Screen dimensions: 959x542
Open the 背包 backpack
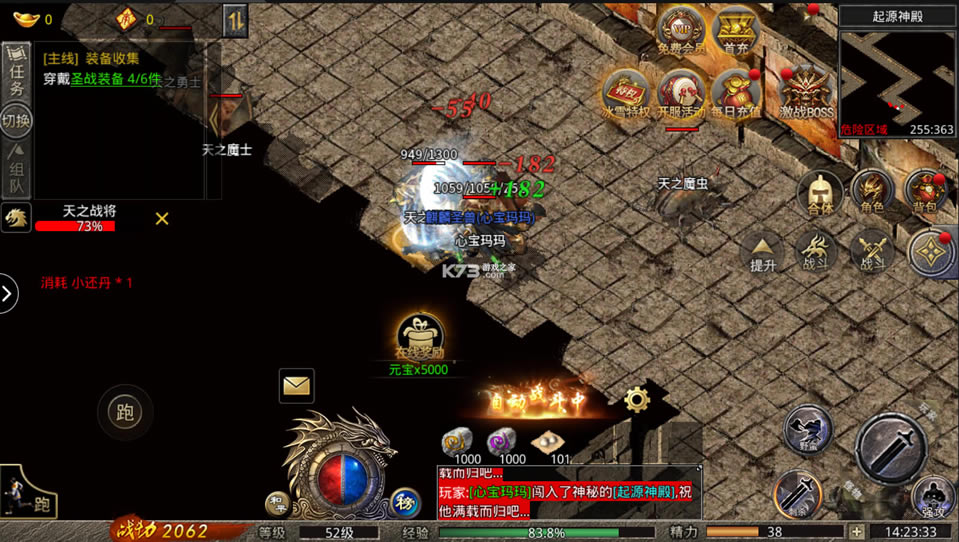point(925,191)
